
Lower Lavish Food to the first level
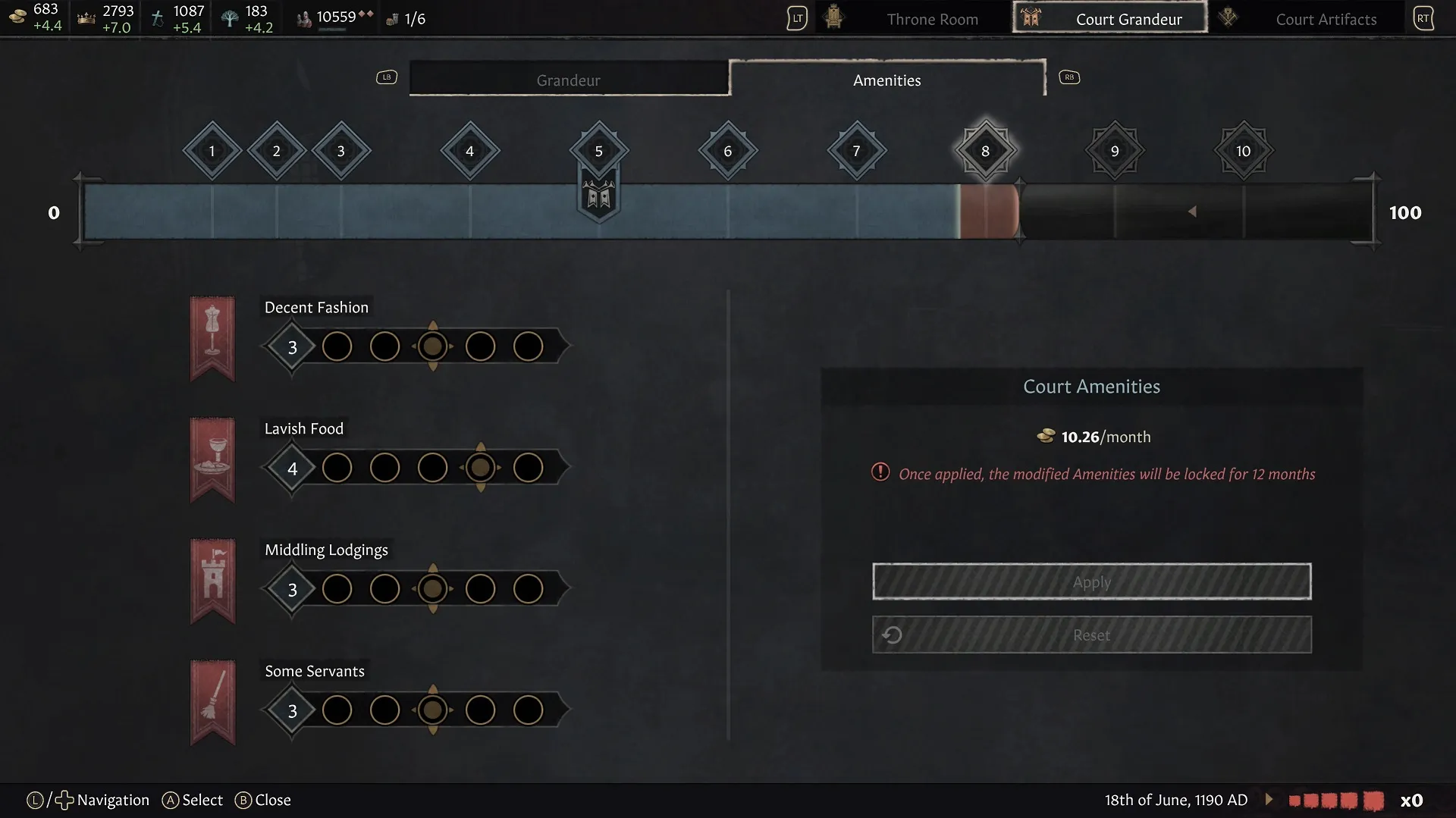(337, 468)
